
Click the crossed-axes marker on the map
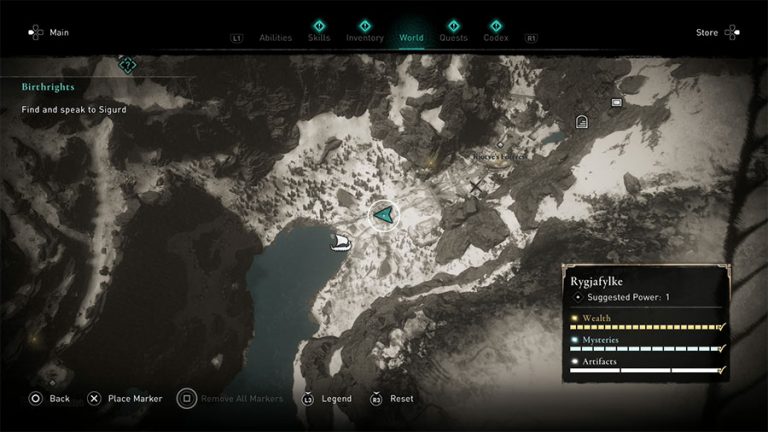(x=476, y=186)
